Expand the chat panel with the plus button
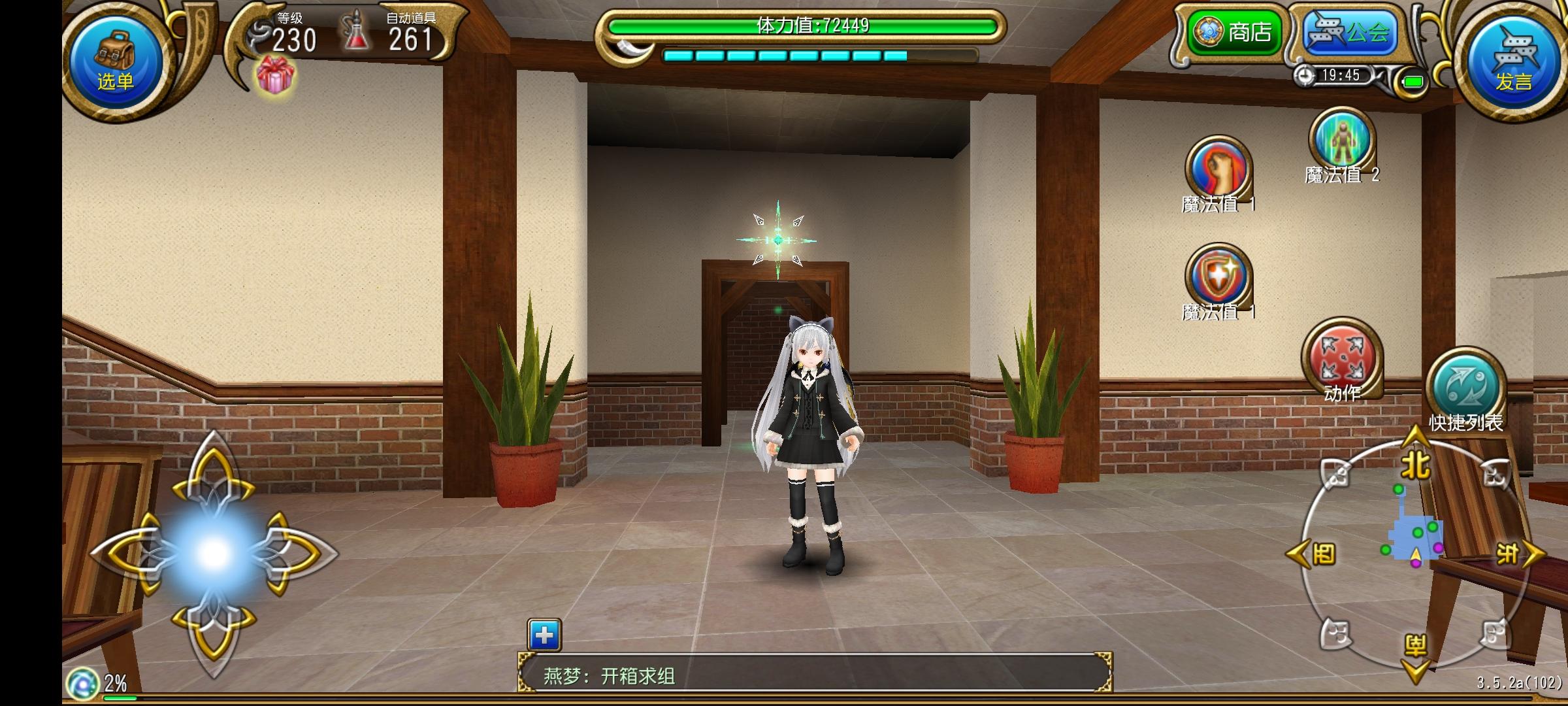Image resolution: width=1568 pixels, height=706 pixels. (543, 635)
